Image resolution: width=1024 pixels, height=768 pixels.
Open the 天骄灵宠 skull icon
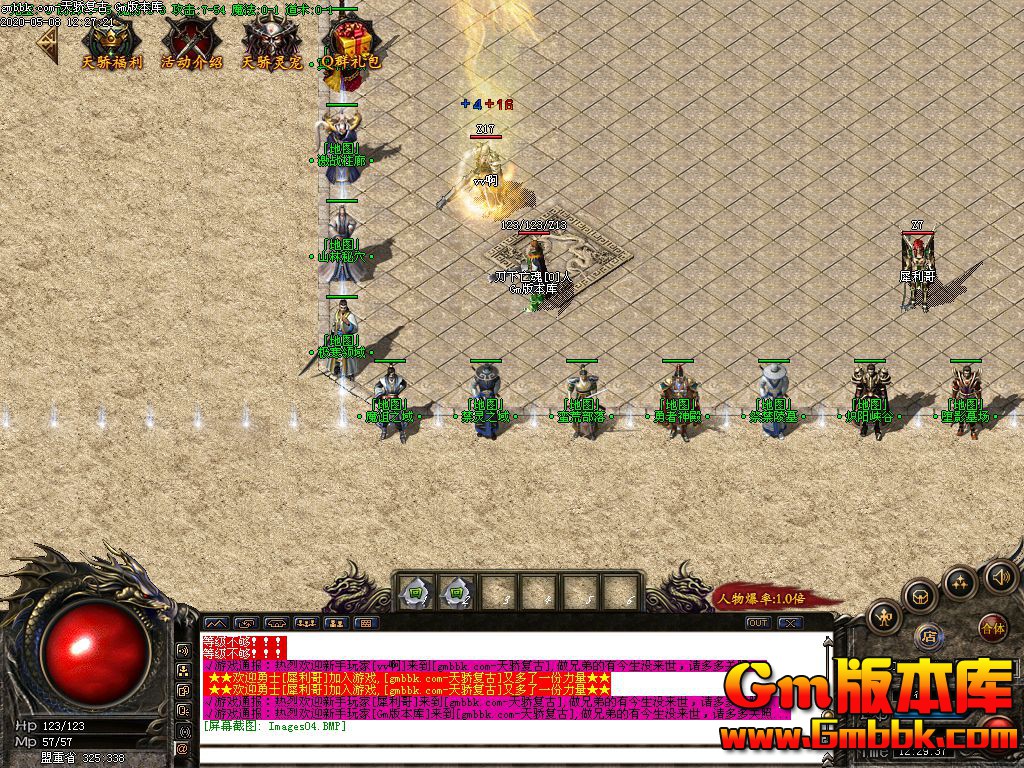271,41
